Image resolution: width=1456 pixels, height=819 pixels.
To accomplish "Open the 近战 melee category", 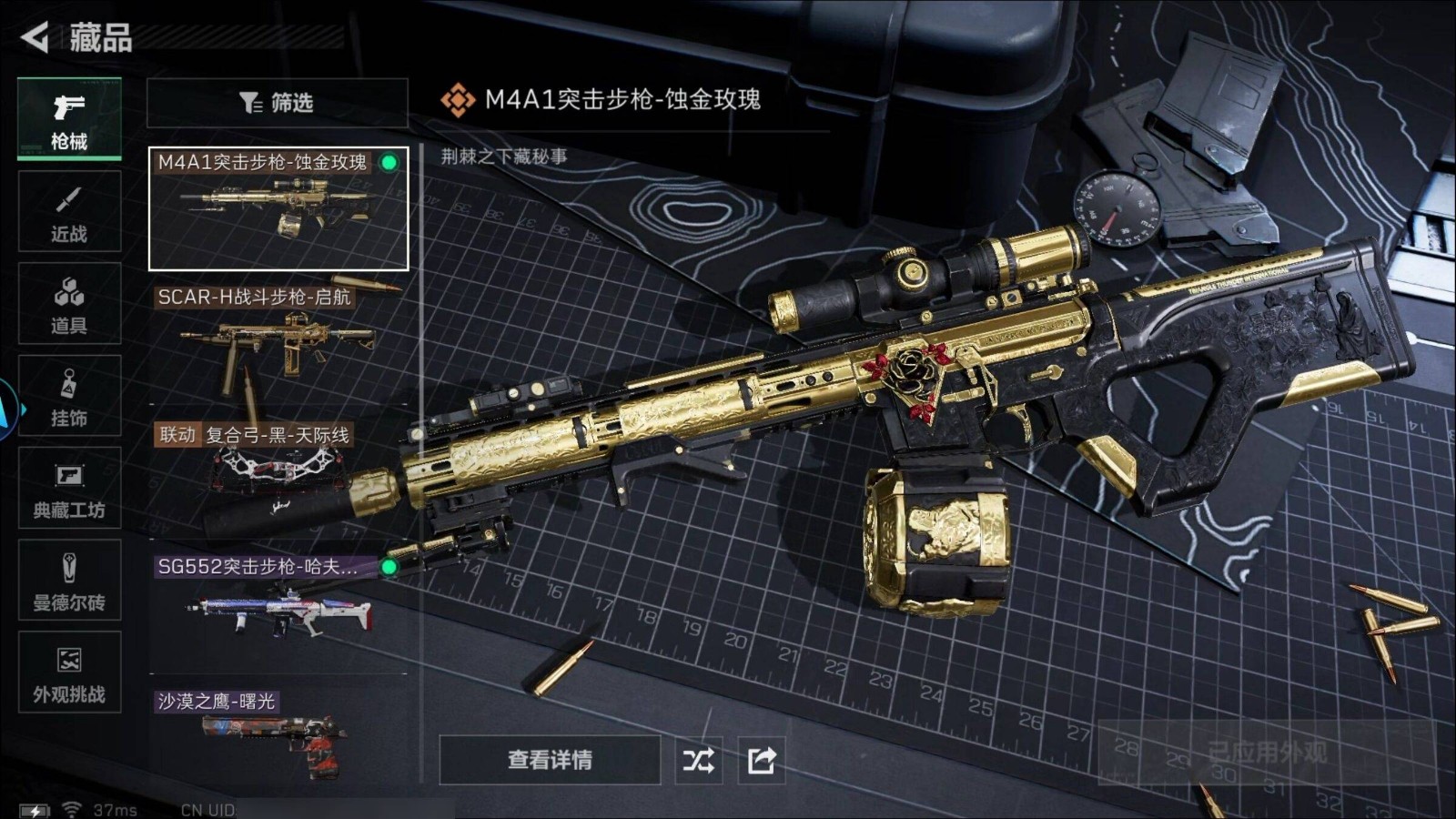I will (69, 212).
